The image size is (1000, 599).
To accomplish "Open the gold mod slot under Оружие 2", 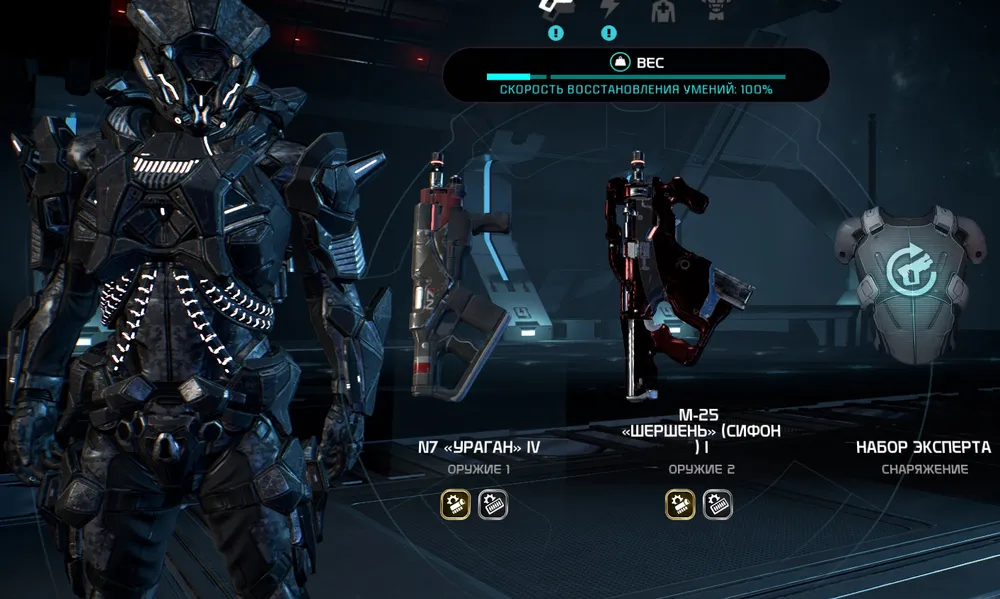I will [680, 504].
